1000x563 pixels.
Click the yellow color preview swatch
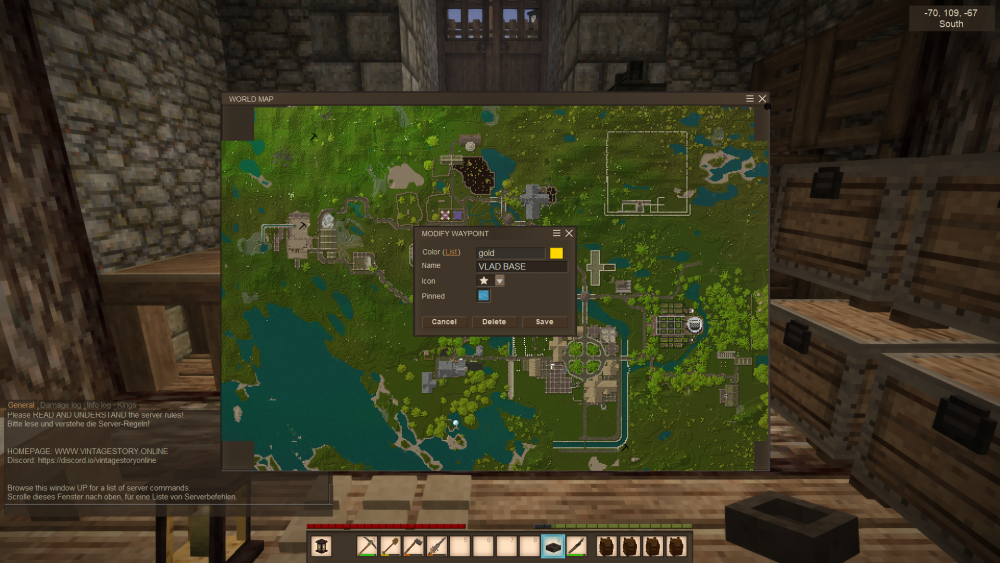pos(556,254)
